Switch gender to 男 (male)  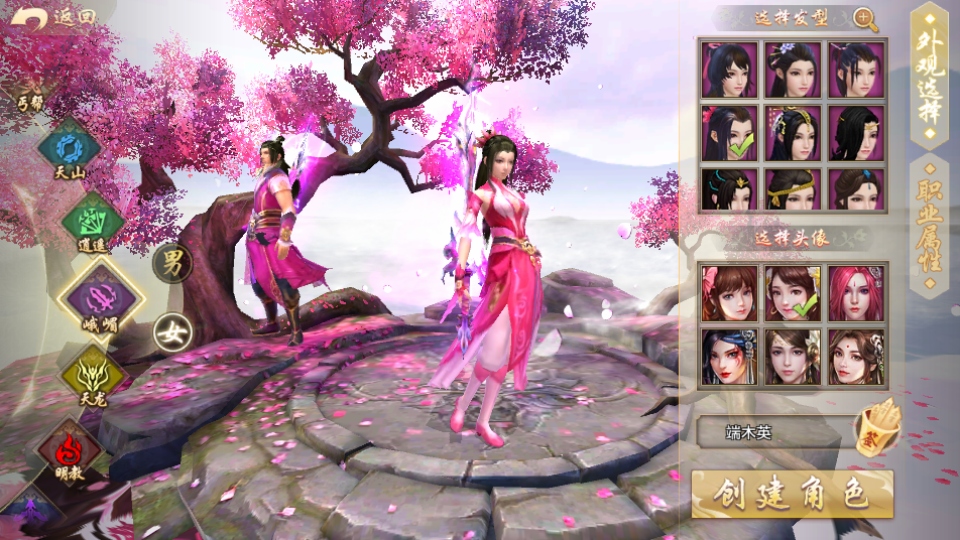173,264
